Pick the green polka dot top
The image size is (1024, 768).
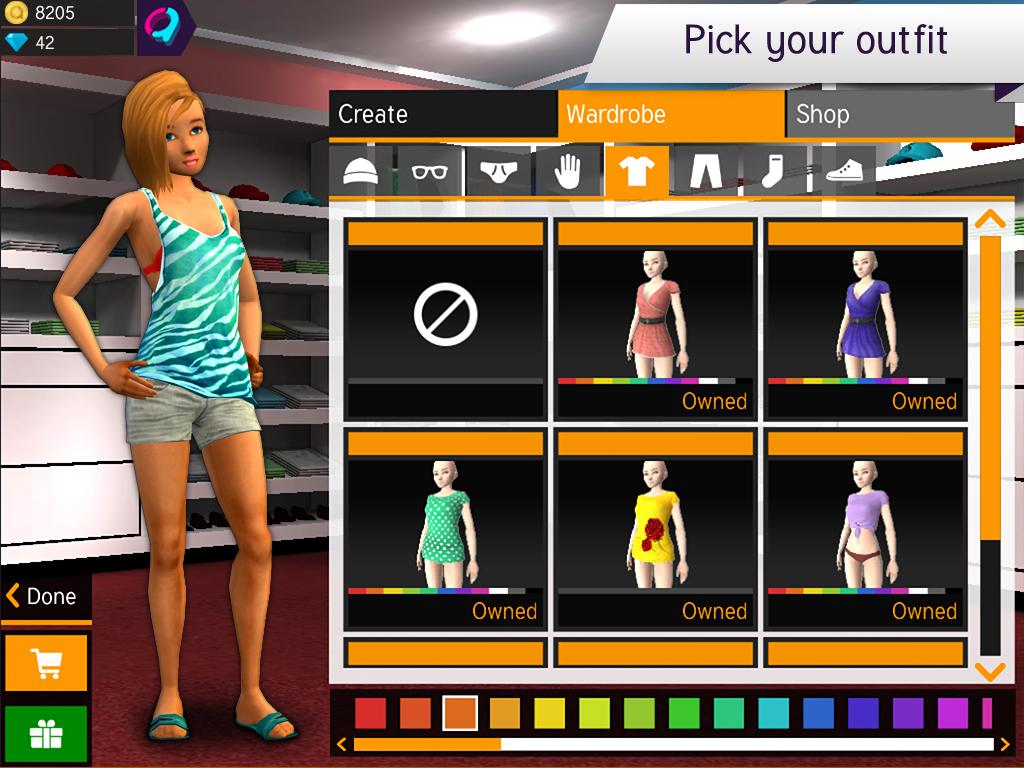tap(445, 528)
